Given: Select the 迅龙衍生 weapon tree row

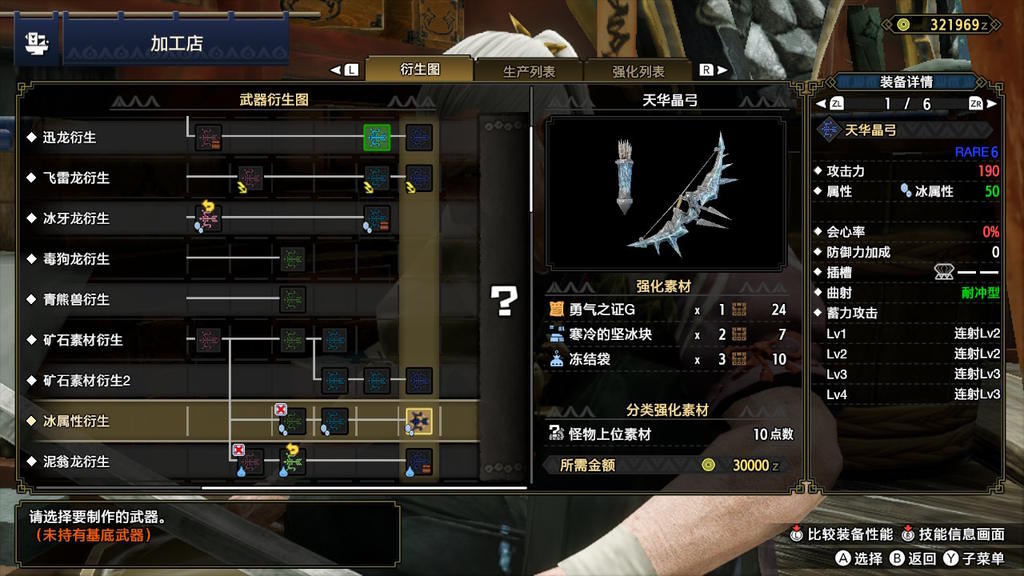Looking at the screenshot, I should 69,137.
